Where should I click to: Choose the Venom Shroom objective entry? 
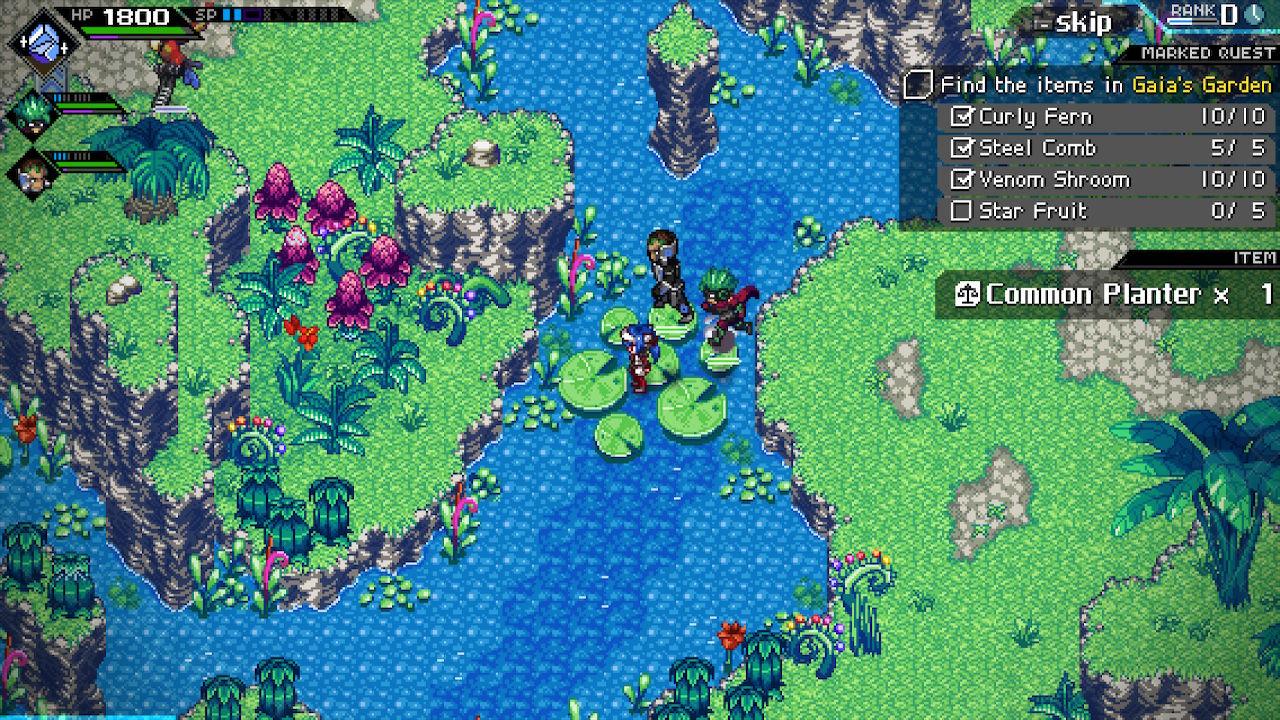(x=1108, y=180)
